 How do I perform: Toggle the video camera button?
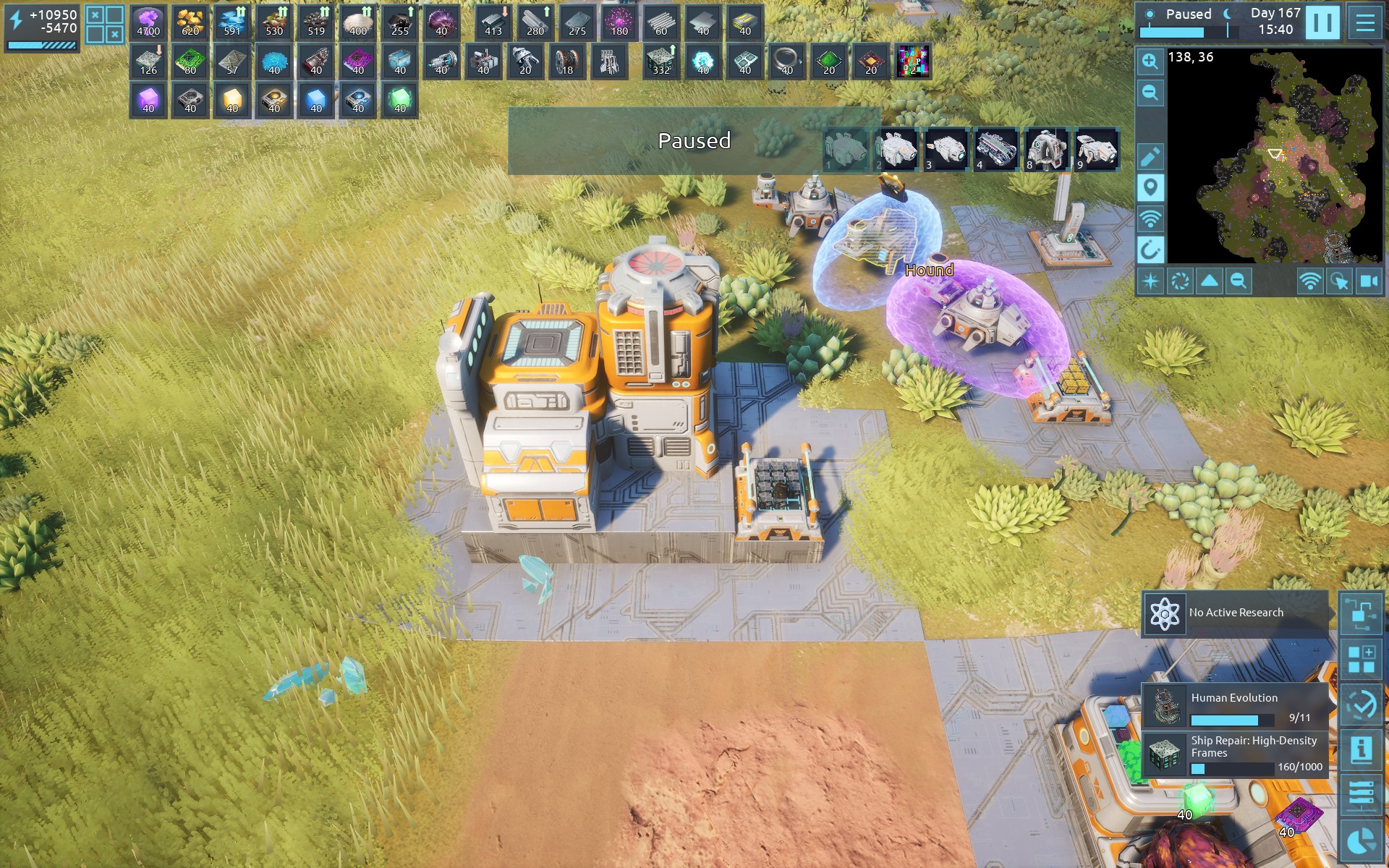1369,281
